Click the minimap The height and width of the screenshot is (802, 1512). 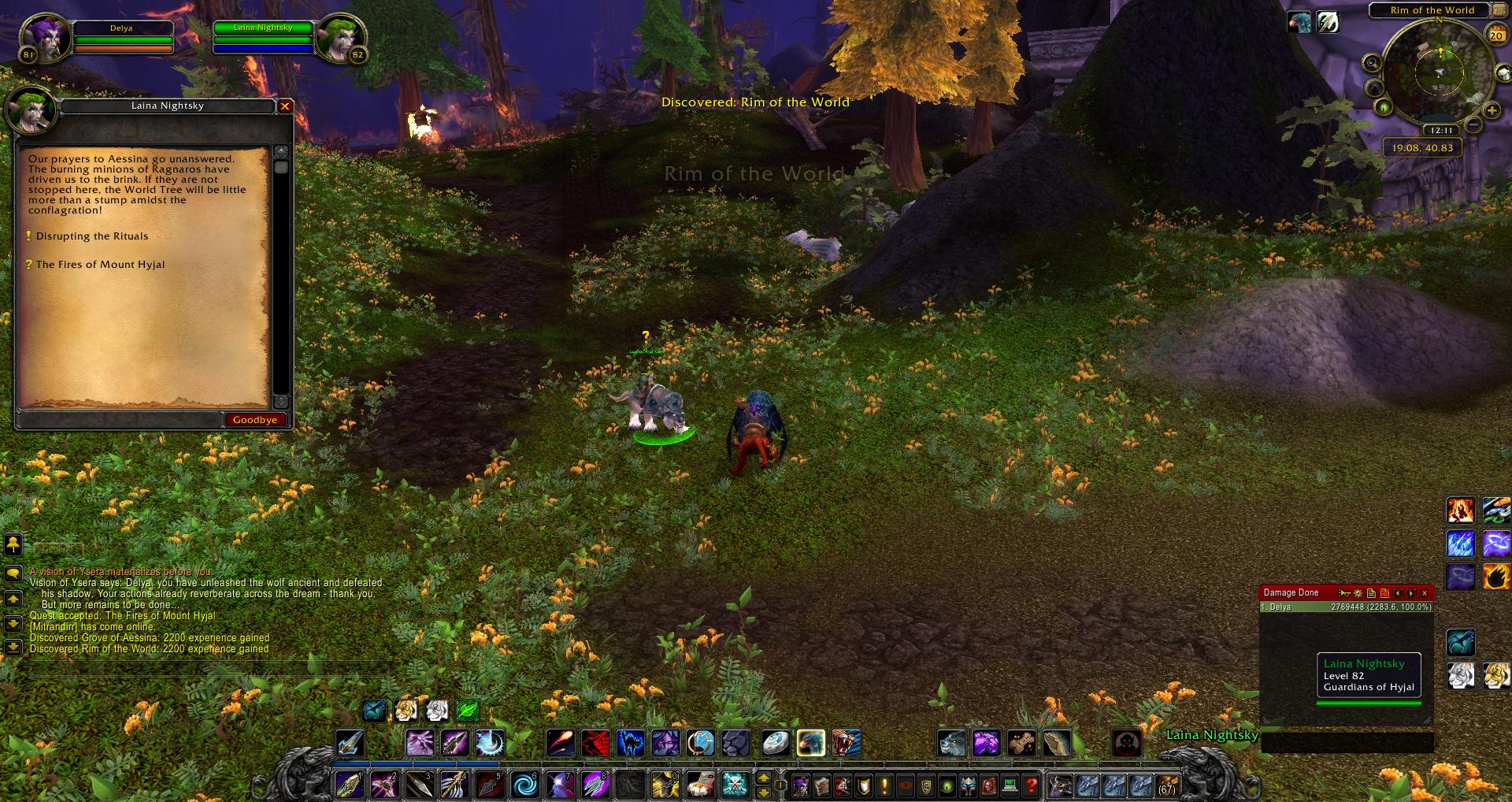point(1439,72)
